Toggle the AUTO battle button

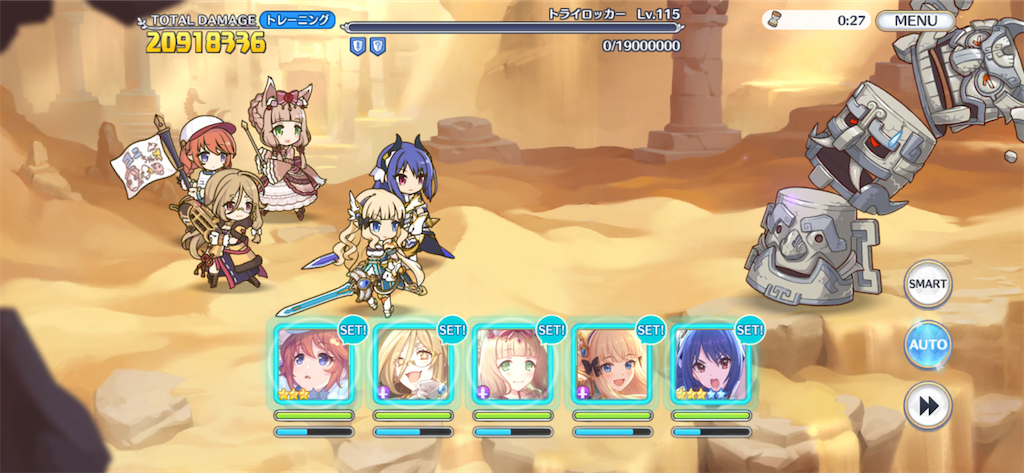(x=927, y=346)
